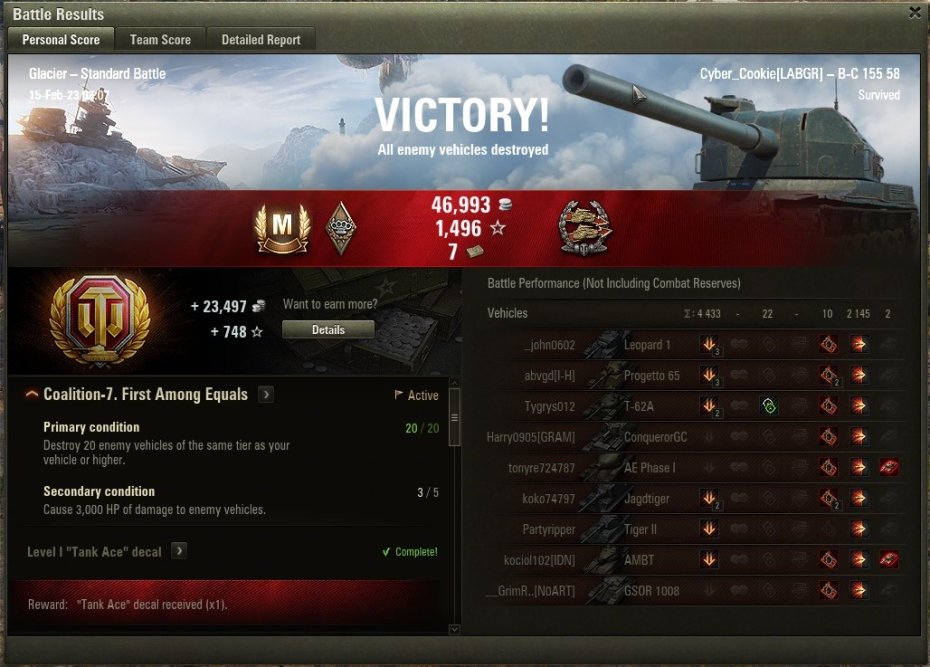This screenshot has height=667, width=930.
Task: Click the Mastery badge M icon
Action: pos(282,230)
